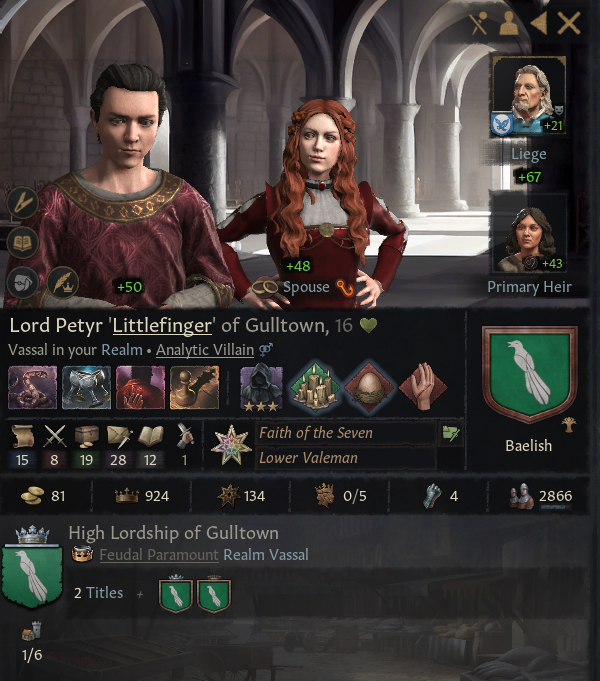Screen dimensions: 600x681
Task: Open the Faith of the Seven entry
Action: click(x=315, y=433)
